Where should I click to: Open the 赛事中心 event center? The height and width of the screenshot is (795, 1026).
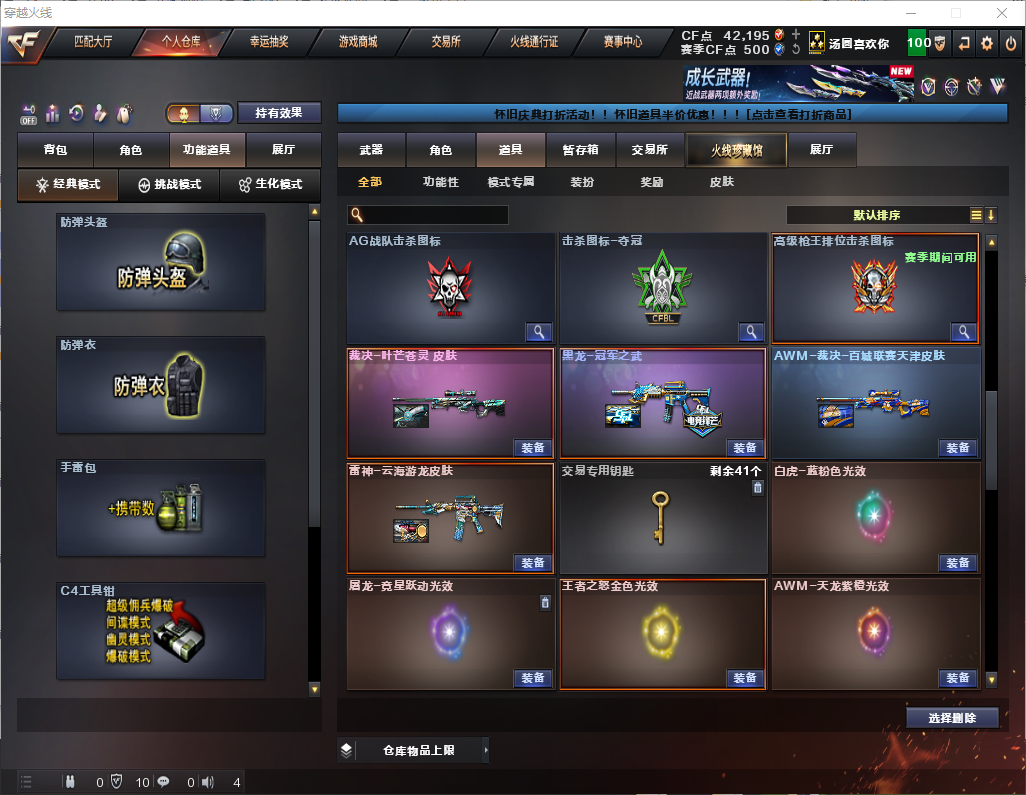tap(622, 42)
